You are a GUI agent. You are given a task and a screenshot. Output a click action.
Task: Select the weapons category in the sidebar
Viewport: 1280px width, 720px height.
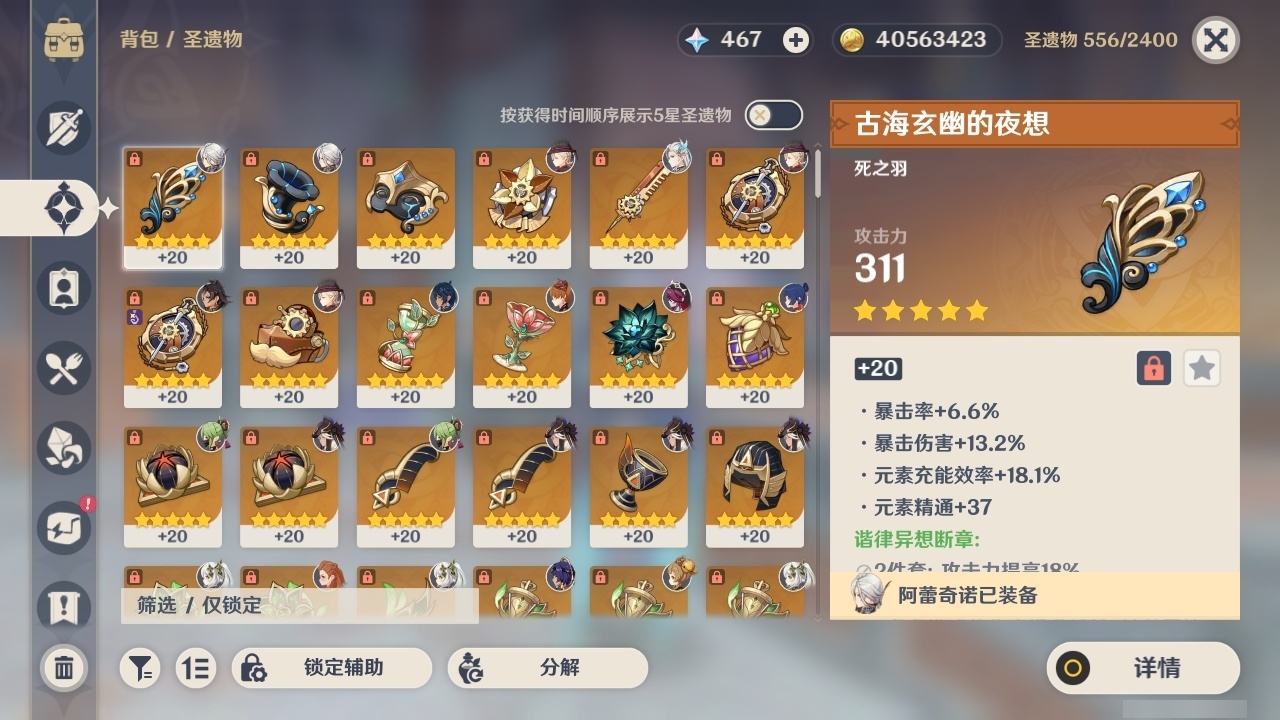pyautogui.click(x=64, y=128)
